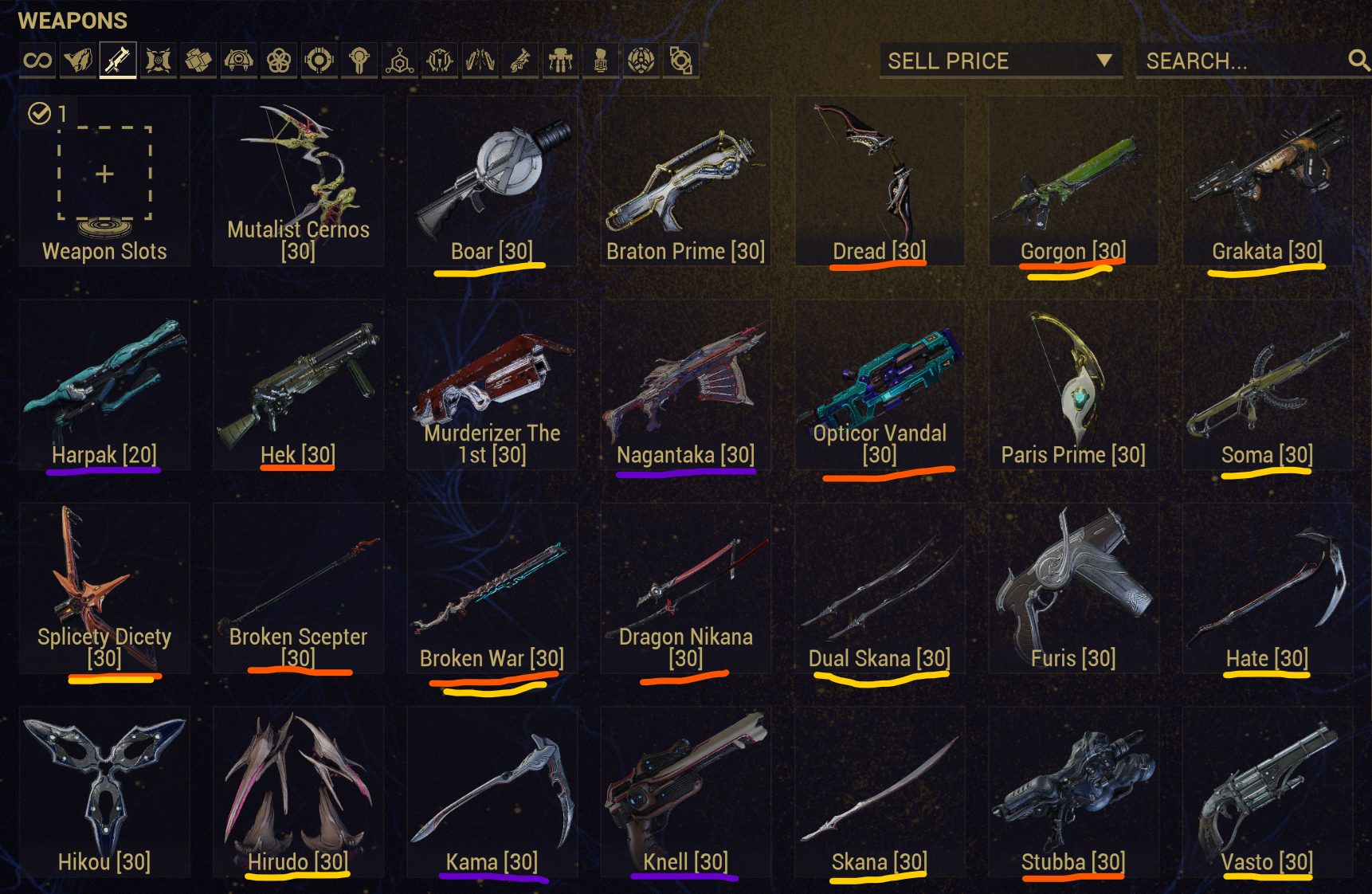
Task: Choose the Hikou throwing stars
Action: point(104,791)
